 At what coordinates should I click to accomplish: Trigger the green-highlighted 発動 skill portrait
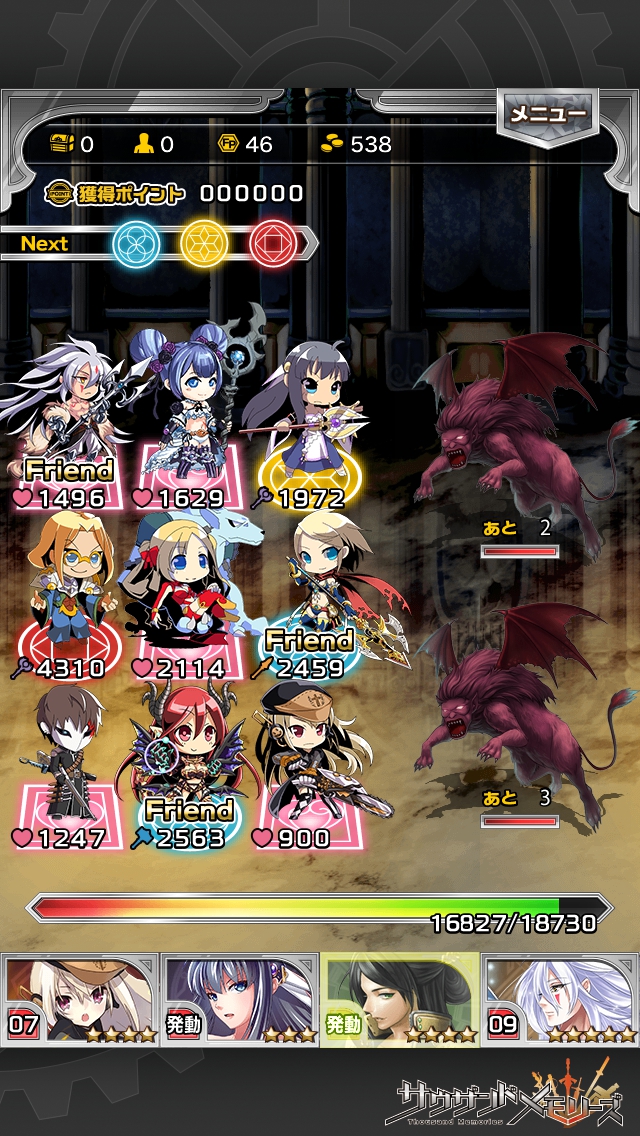pyautogui.click(x=400, y=999)
